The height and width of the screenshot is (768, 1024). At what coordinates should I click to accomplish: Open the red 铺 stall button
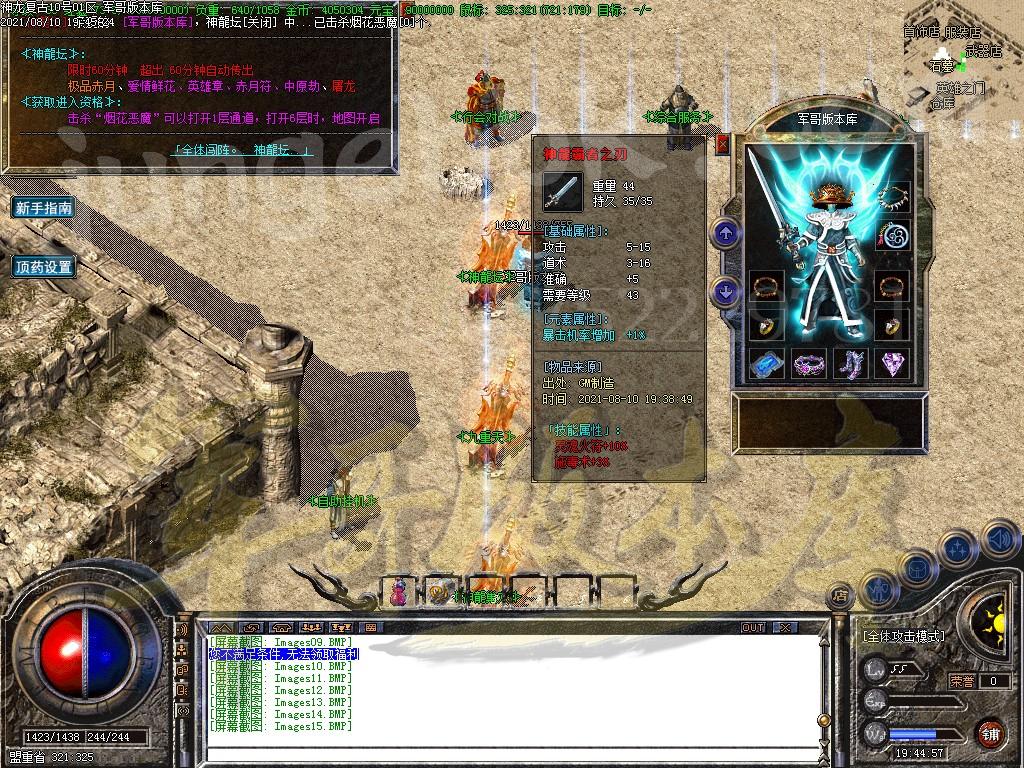990,733
